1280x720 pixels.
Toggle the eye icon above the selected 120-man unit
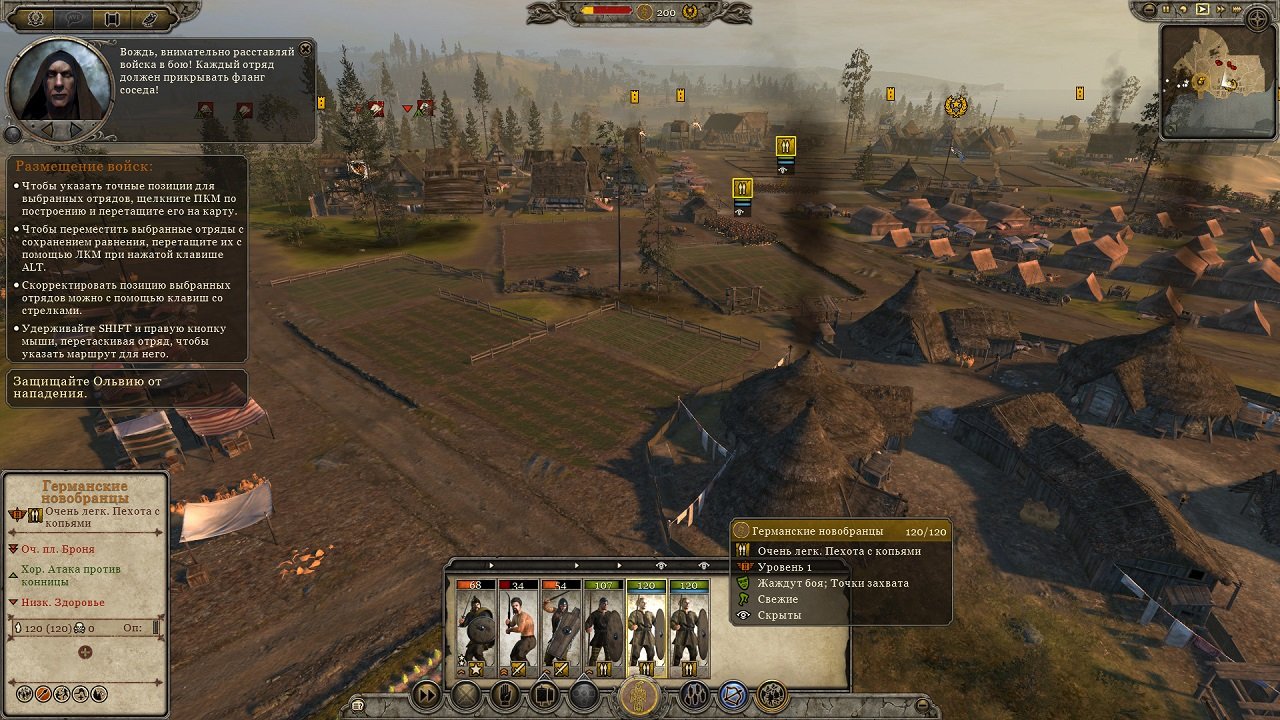(661, 565)
